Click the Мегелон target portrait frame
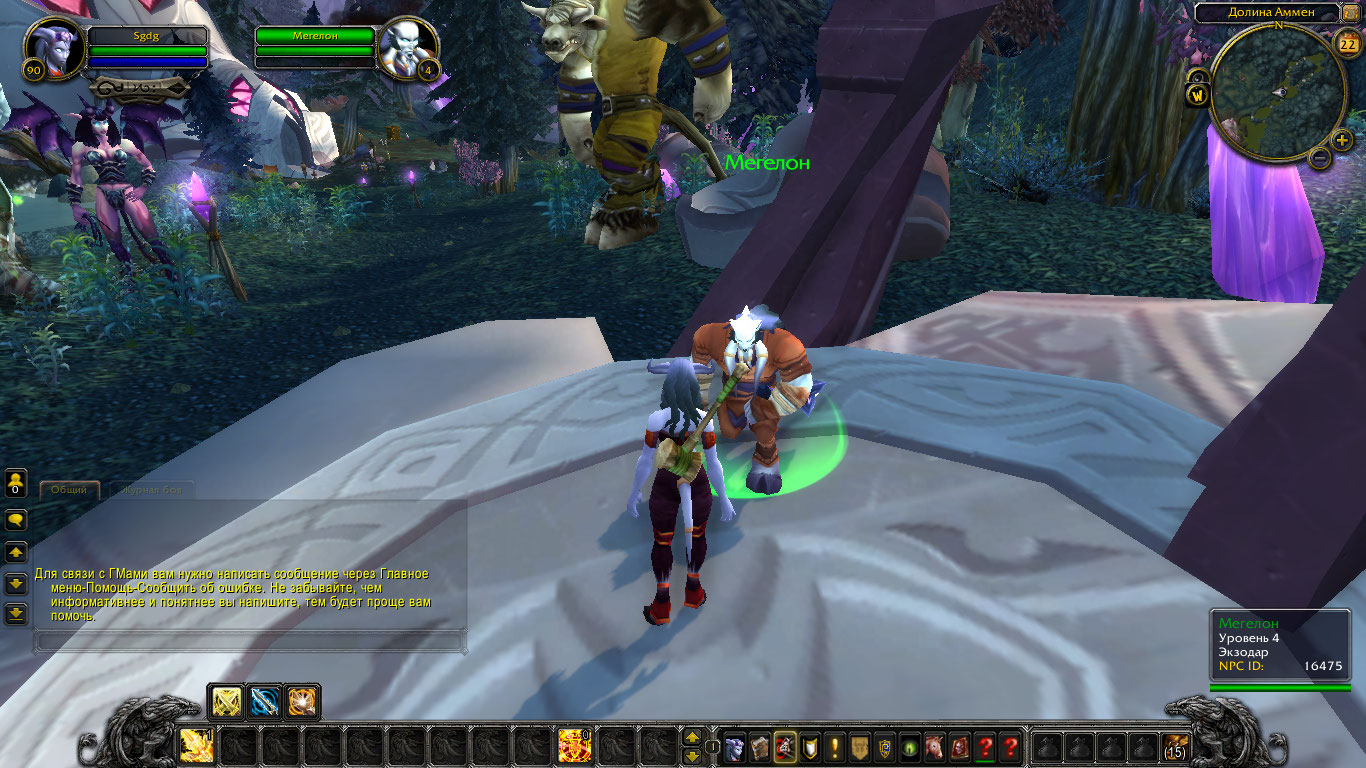This screenshot has width=1366, height=768. (x=408, y=48)
